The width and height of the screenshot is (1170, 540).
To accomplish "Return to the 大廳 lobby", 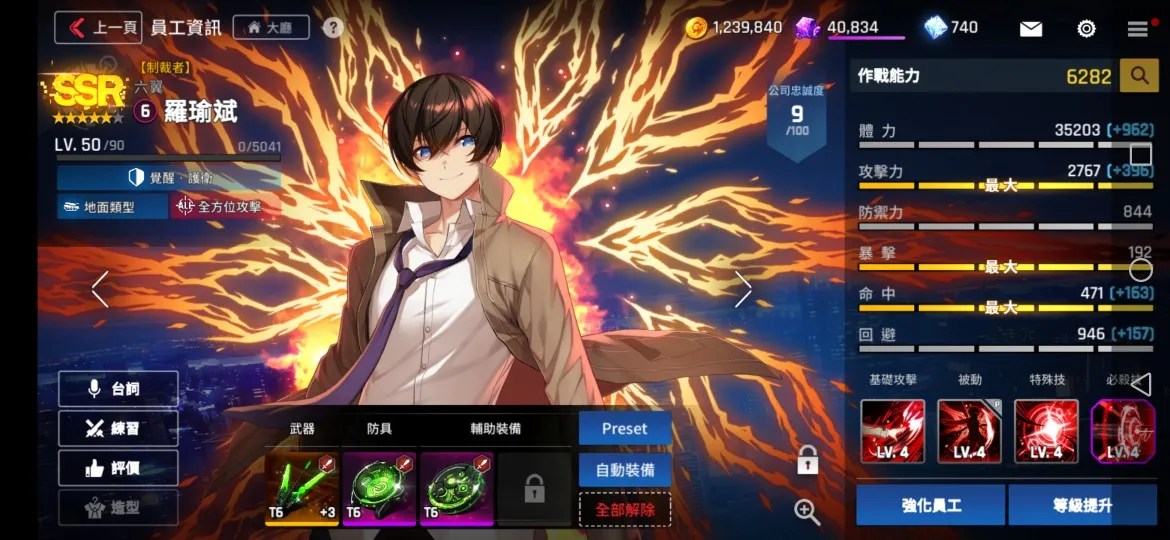I will click(271, 27).
